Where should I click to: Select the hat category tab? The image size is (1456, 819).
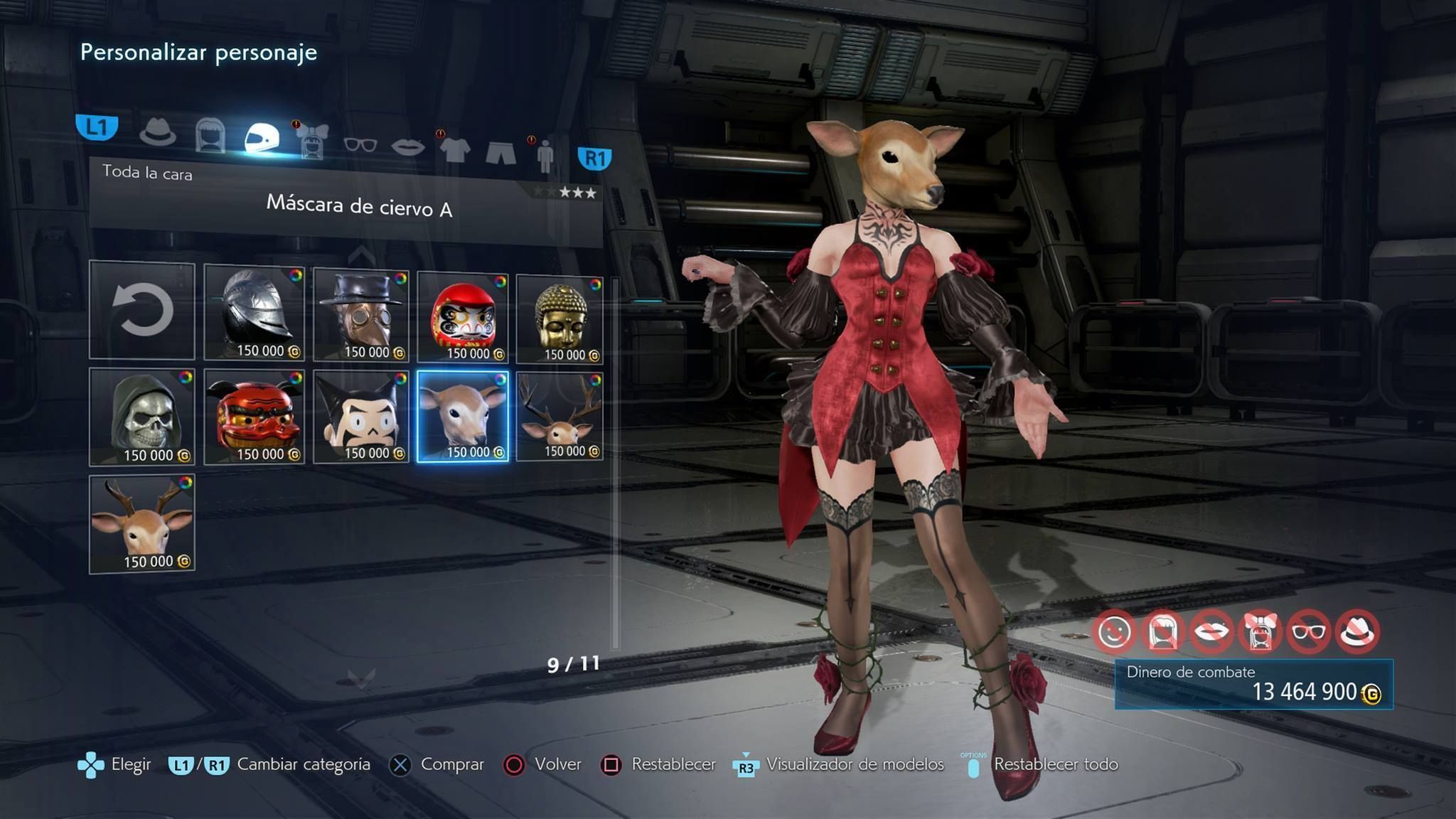tap(157, 132)
